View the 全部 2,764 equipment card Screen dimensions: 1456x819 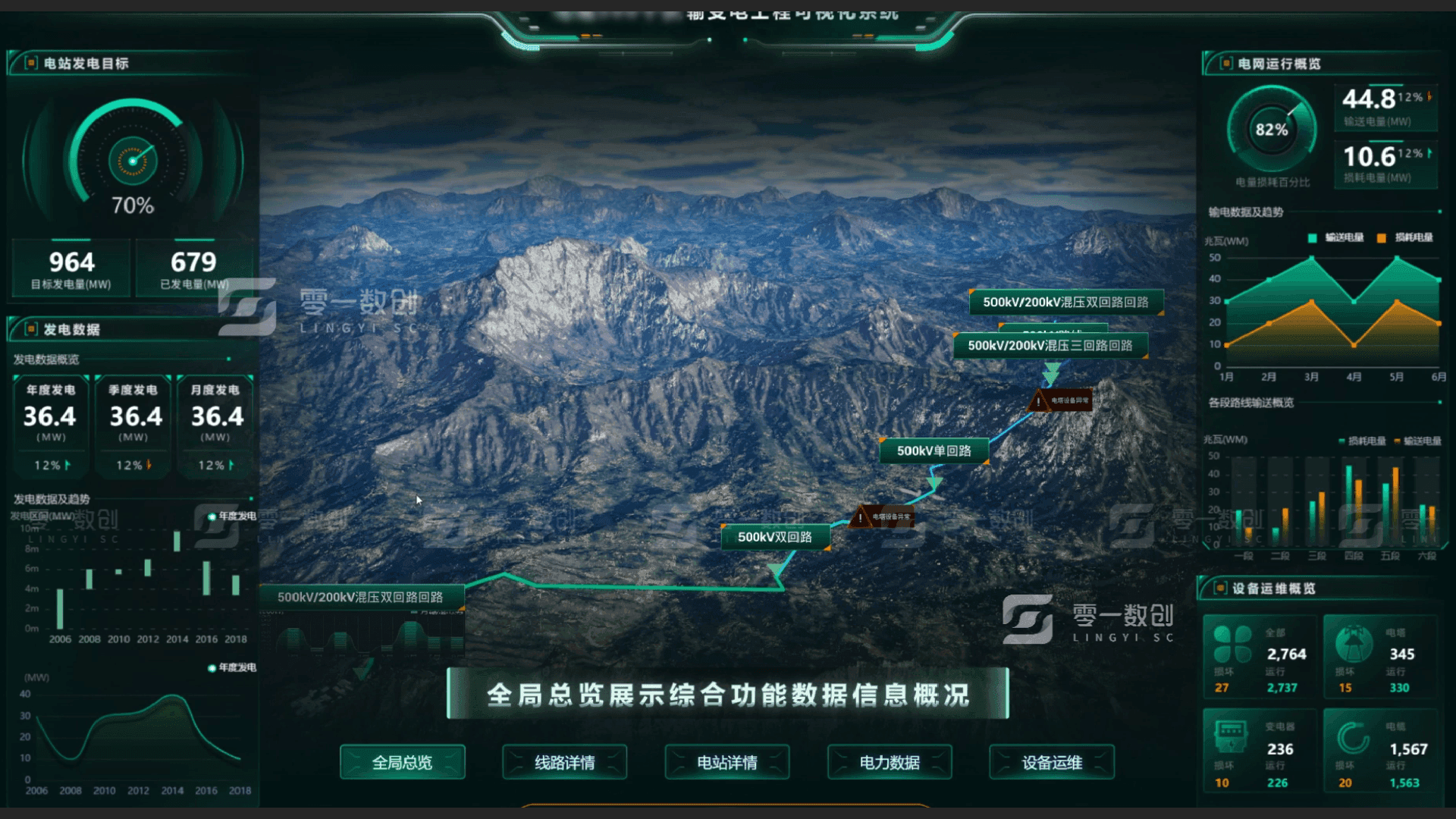[1260, 657]
